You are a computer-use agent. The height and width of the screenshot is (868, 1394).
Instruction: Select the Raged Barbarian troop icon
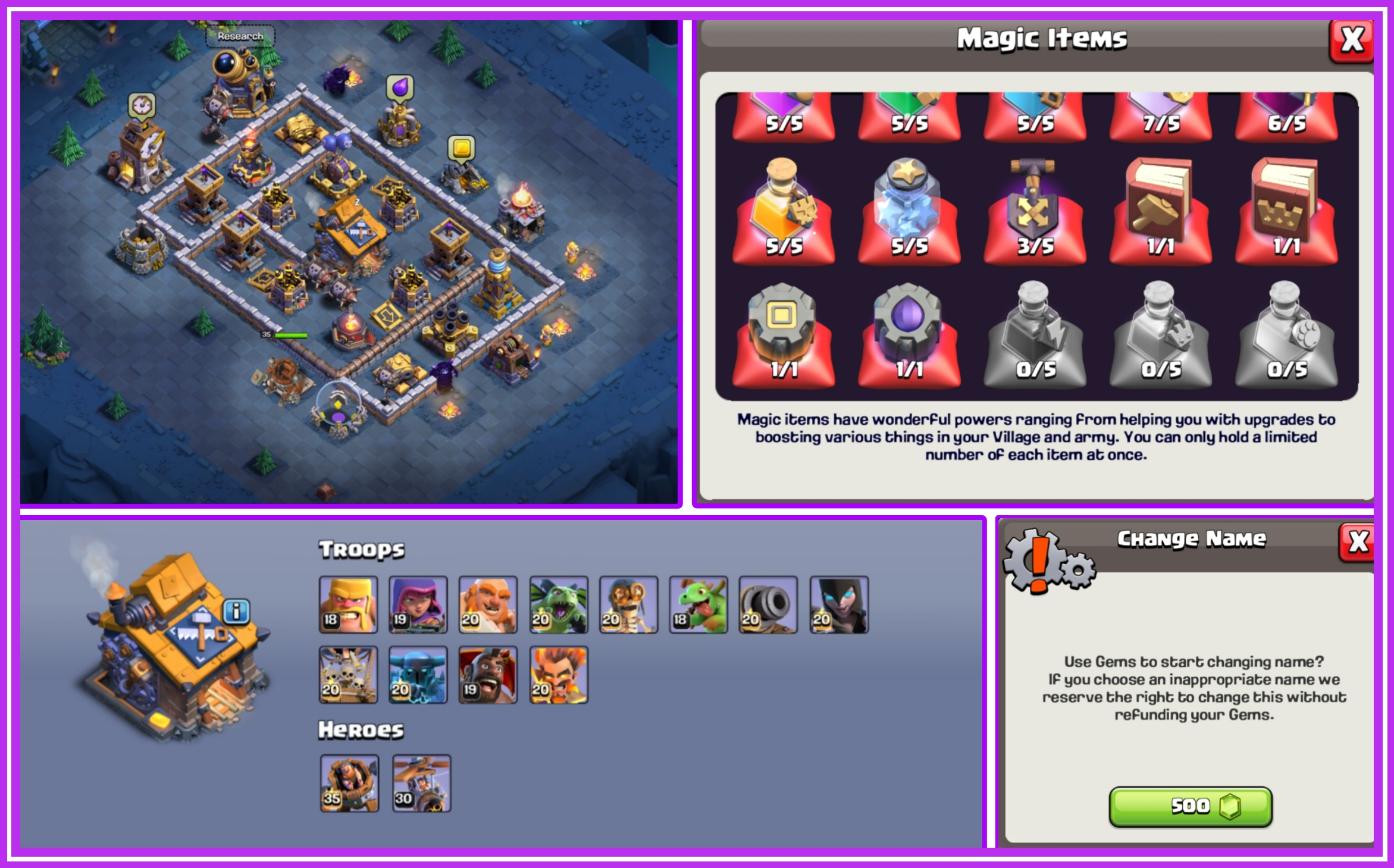(348, 606)
